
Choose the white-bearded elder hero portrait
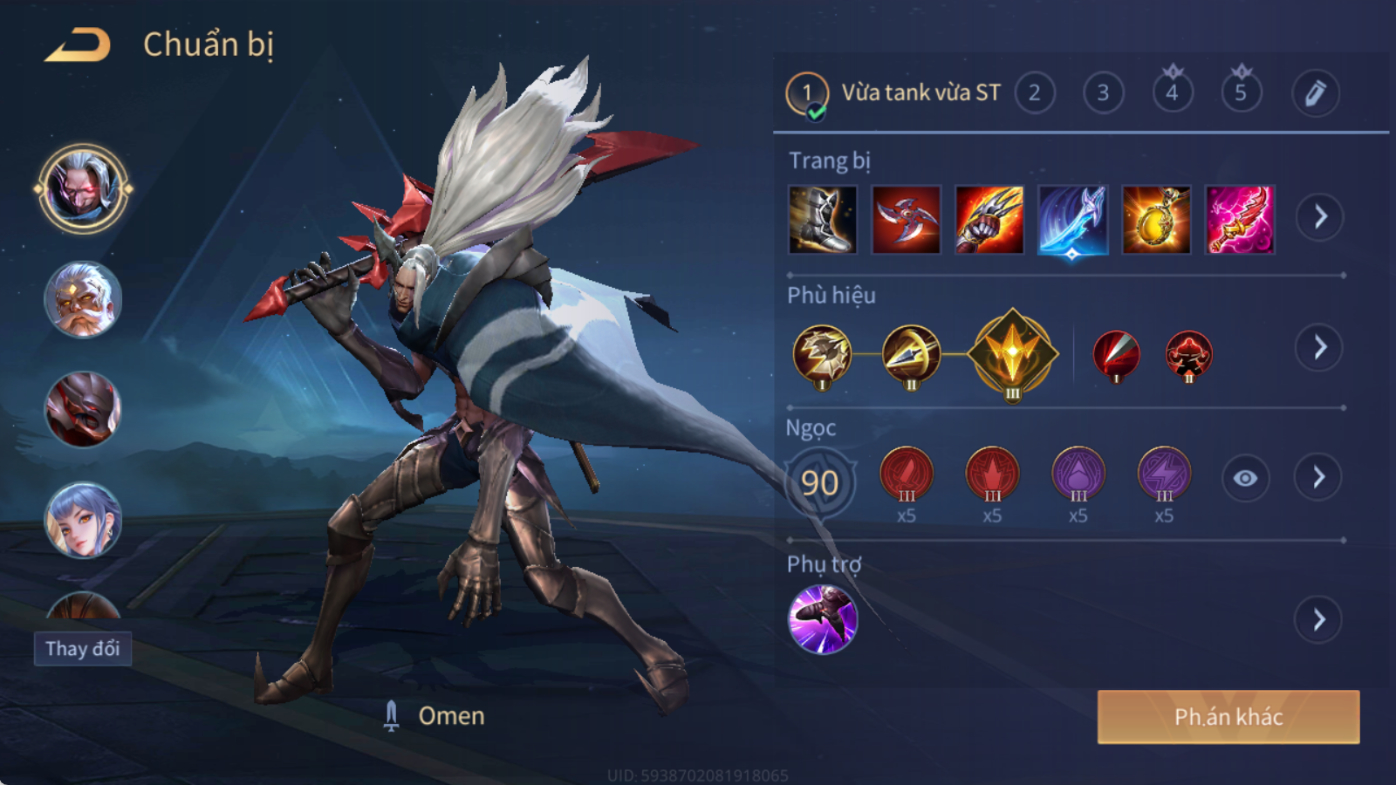coord(83,299)
